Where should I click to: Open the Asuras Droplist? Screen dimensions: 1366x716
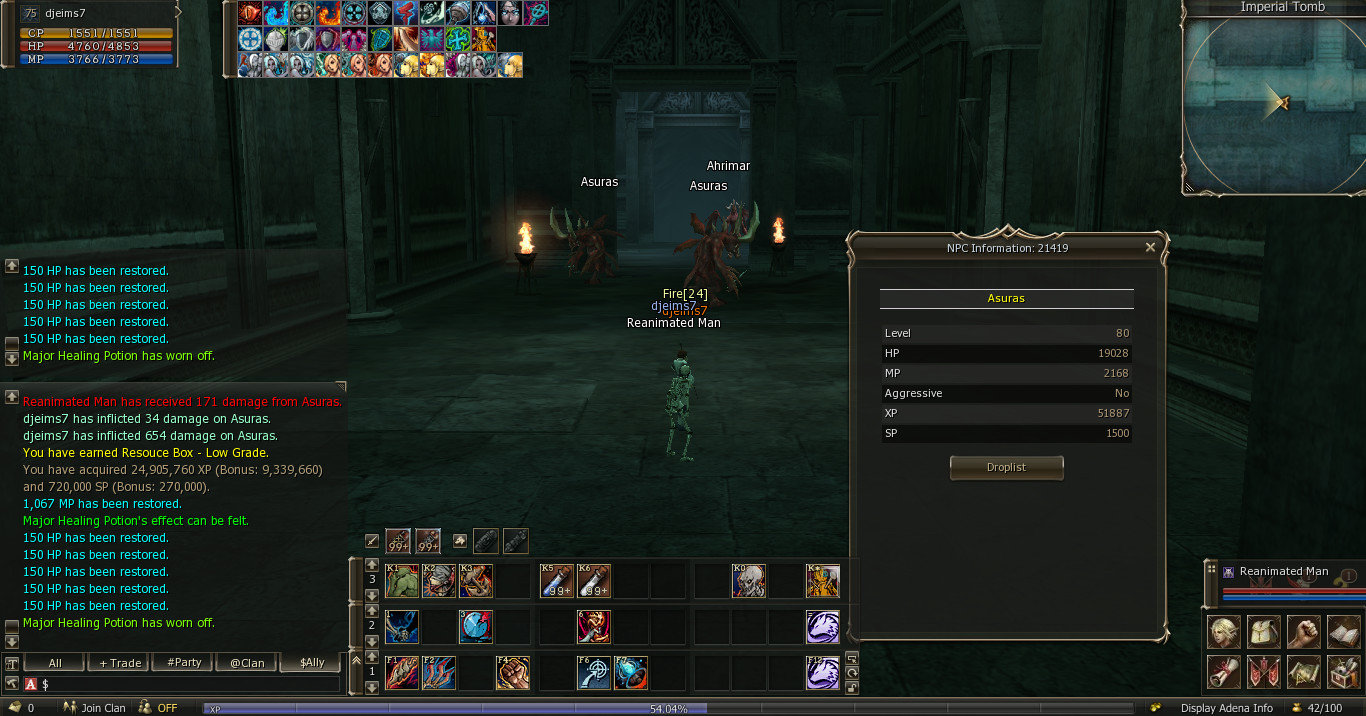pos(1006,467)
